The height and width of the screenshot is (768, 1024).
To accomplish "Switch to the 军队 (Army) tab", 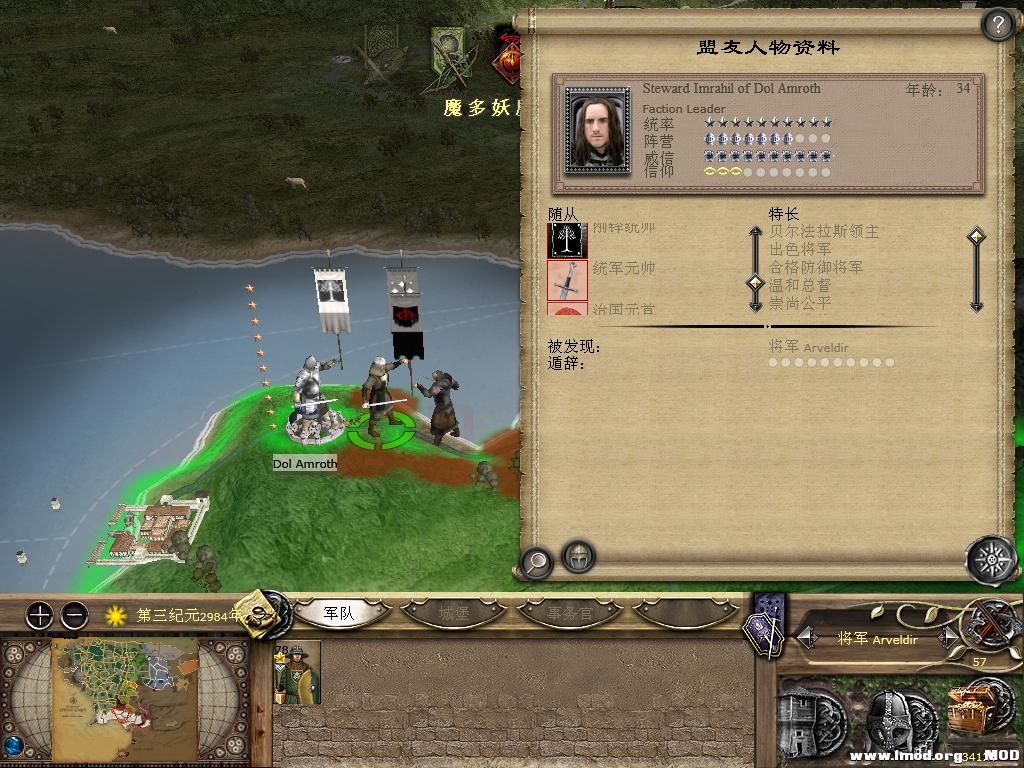I will tap(340, 613).
